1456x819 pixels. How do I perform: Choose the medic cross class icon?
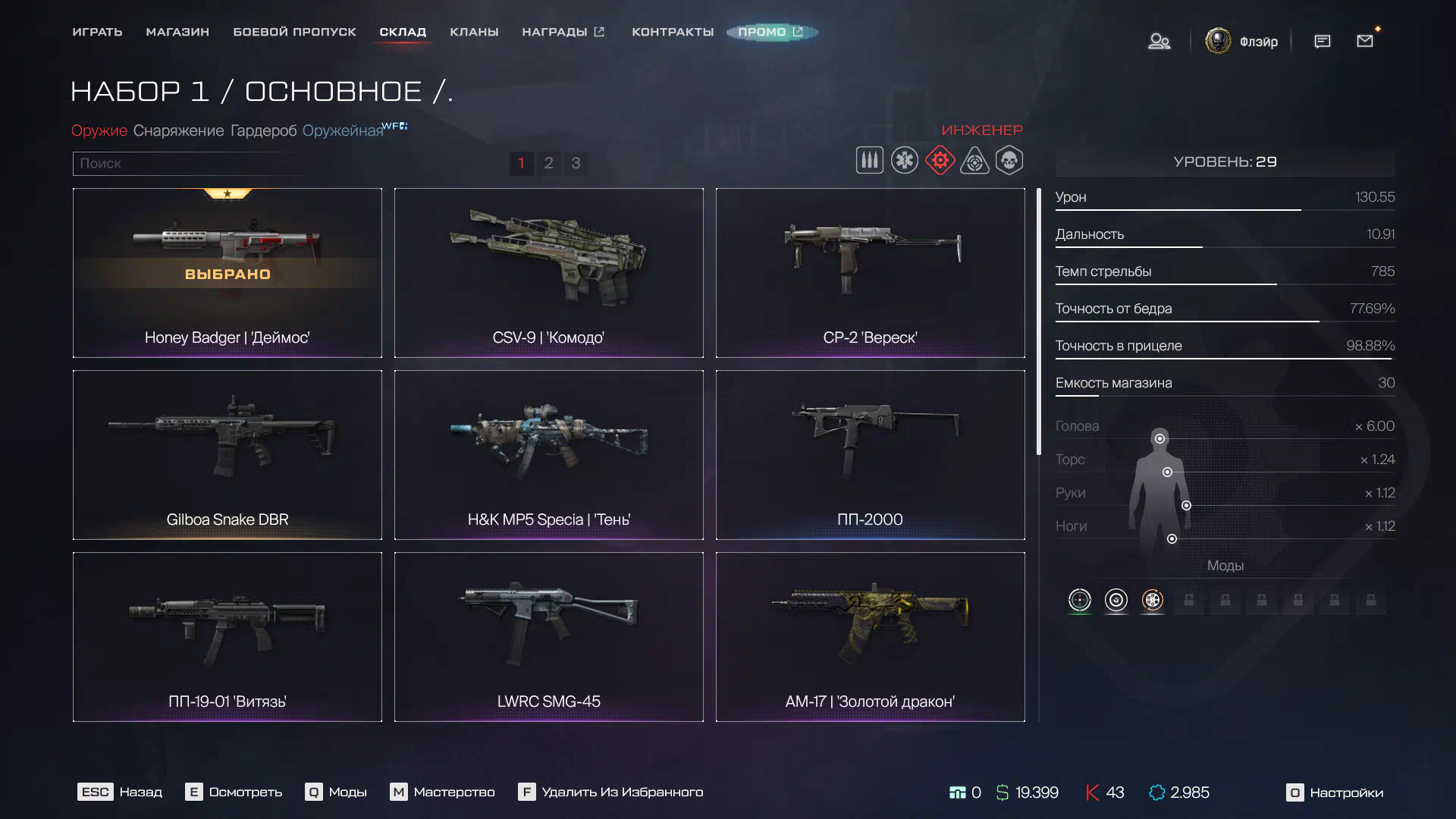[x=905, y=161]
